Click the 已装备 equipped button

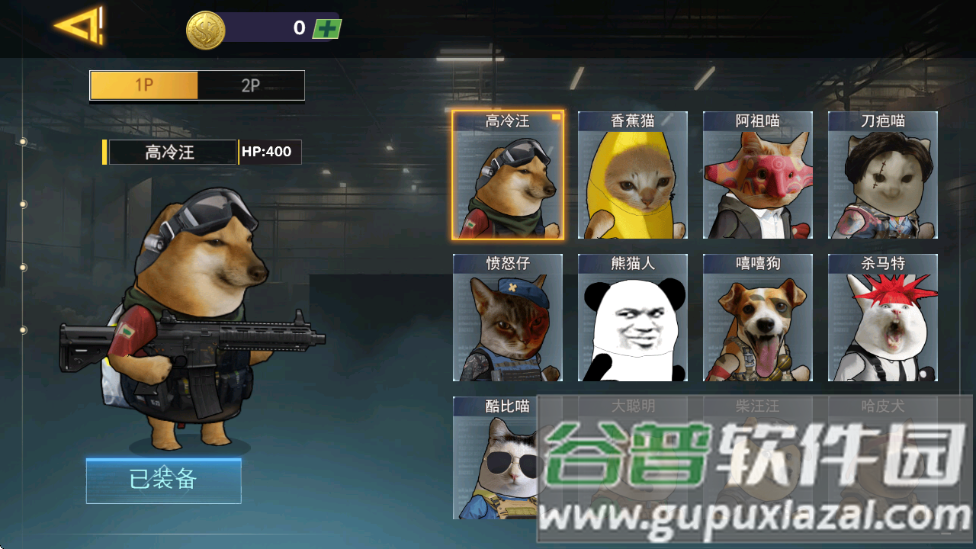coord(163,480)
